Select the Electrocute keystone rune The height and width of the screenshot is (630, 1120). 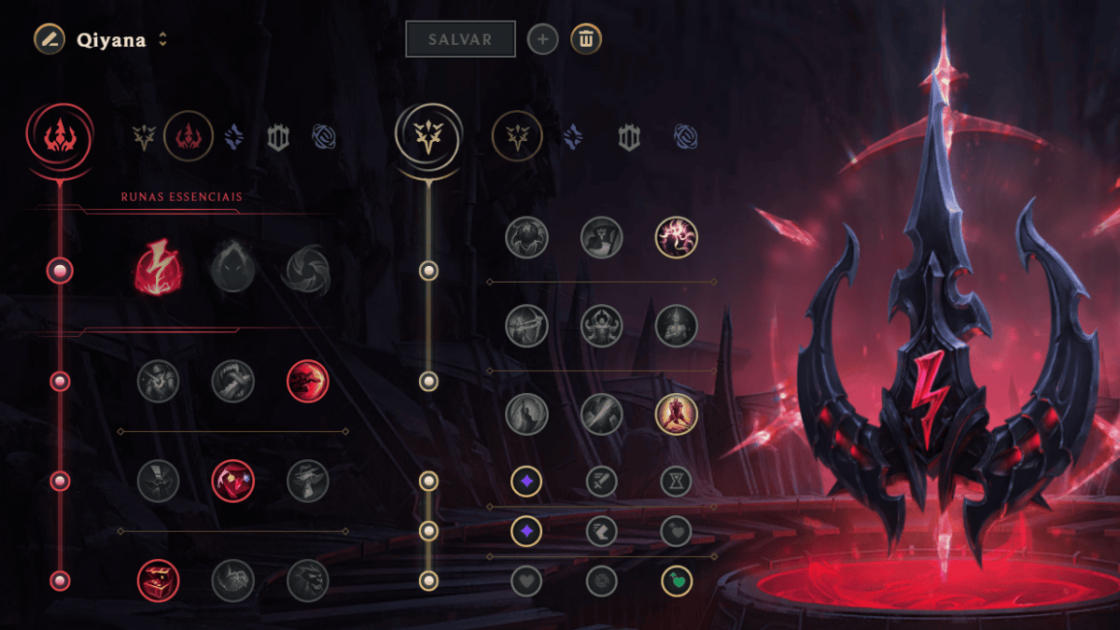tap(158, 270)
